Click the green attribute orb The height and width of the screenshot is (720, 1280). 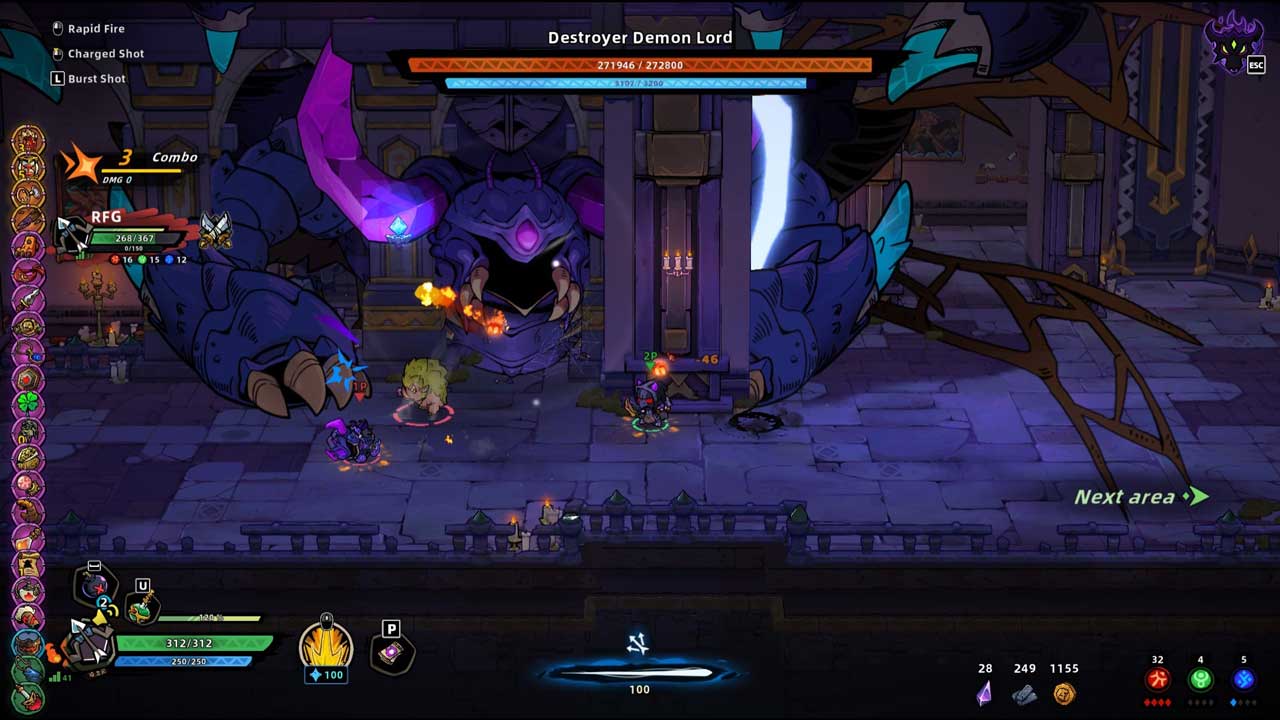[1201, 680]
